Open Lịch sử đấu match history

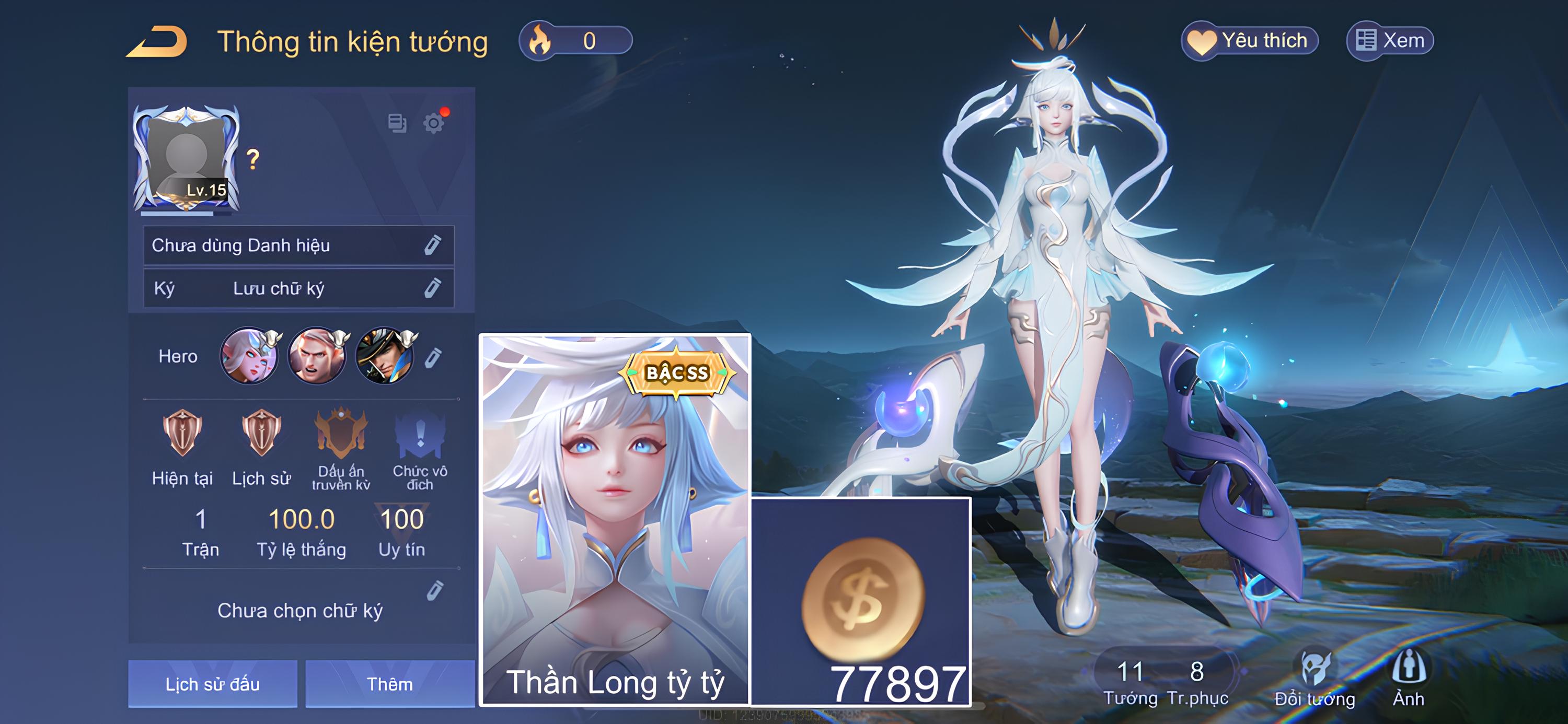pos(212,684)
